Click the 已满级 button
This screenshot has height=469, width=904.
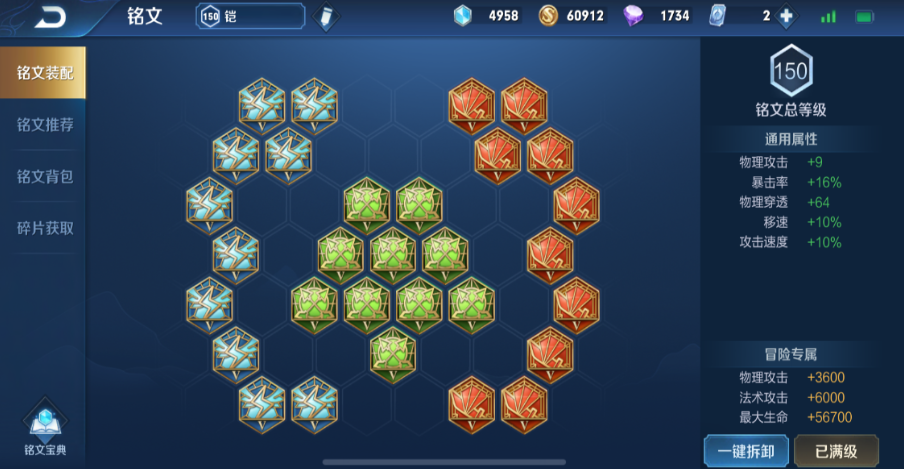pyautogui.click(x=836, y=449)
